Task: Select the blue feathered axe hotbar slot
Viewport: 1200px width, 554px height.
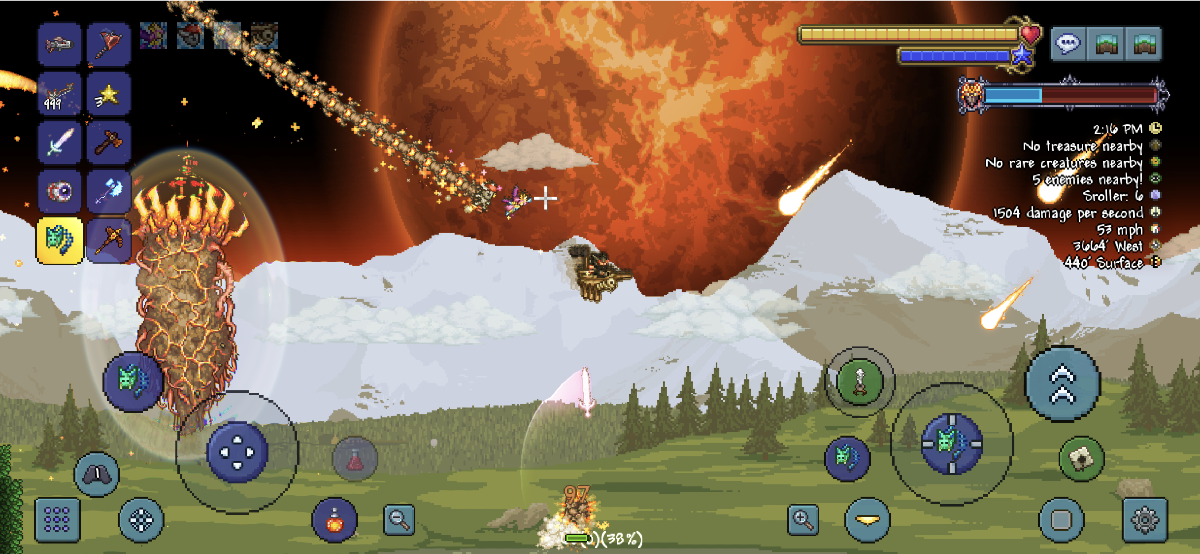Action: point(108,191)
